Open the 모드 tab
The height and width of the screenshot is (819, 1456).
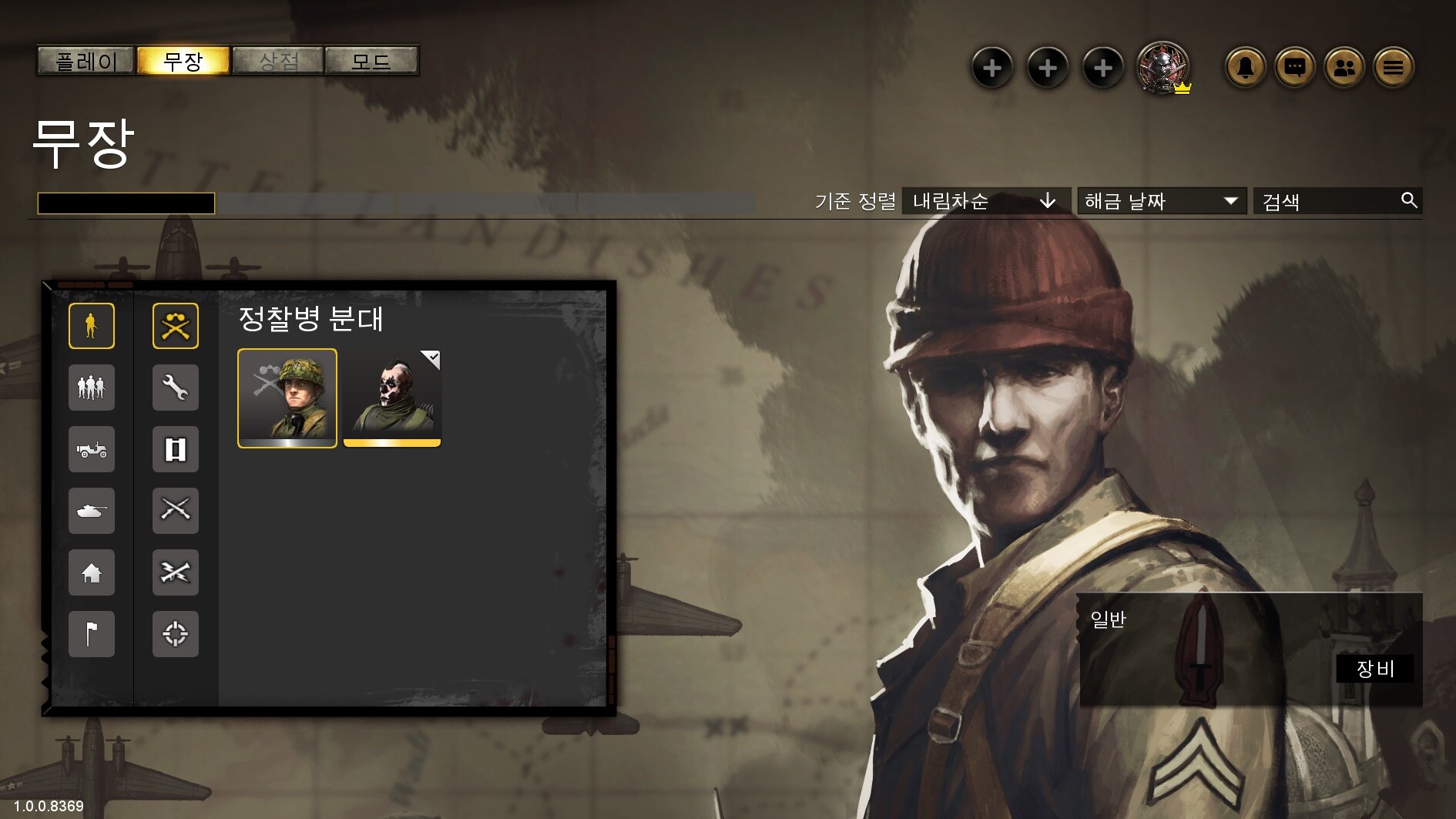click(x=371, y=61)
